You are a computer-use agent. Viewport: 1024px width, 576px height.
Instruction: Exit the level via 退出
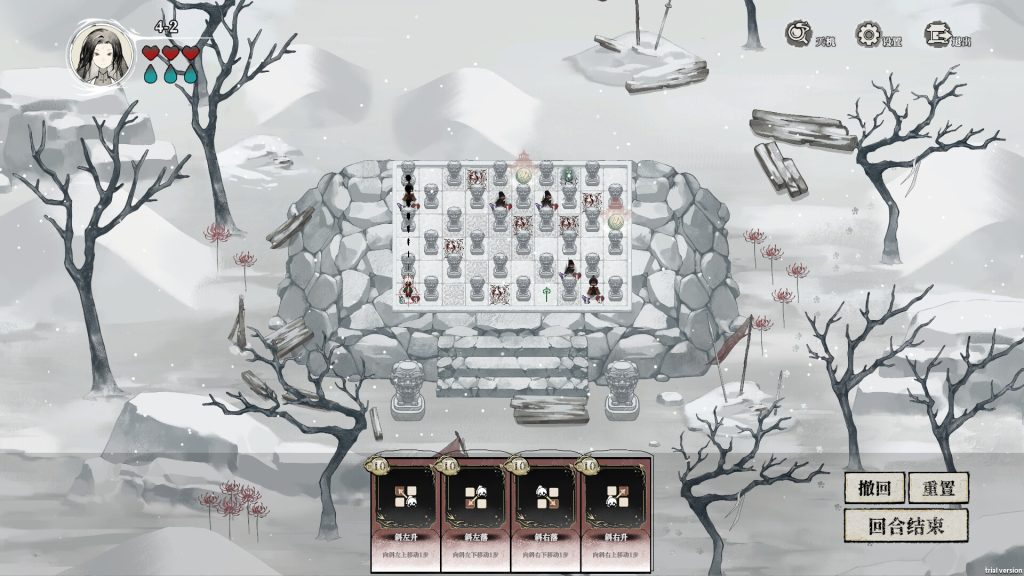937,35
